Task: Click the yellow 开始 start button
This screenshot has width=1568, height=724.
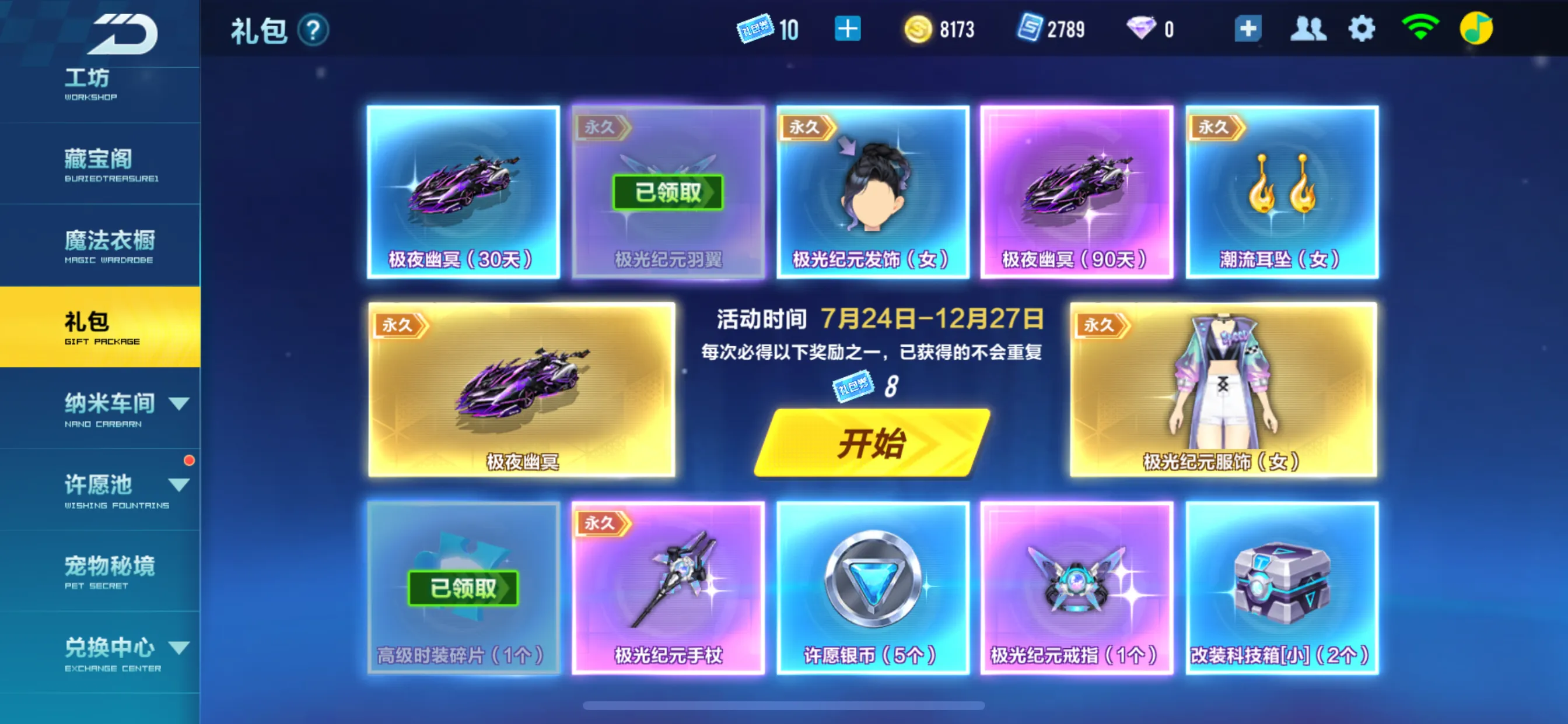Action: [x=871, y=442]
